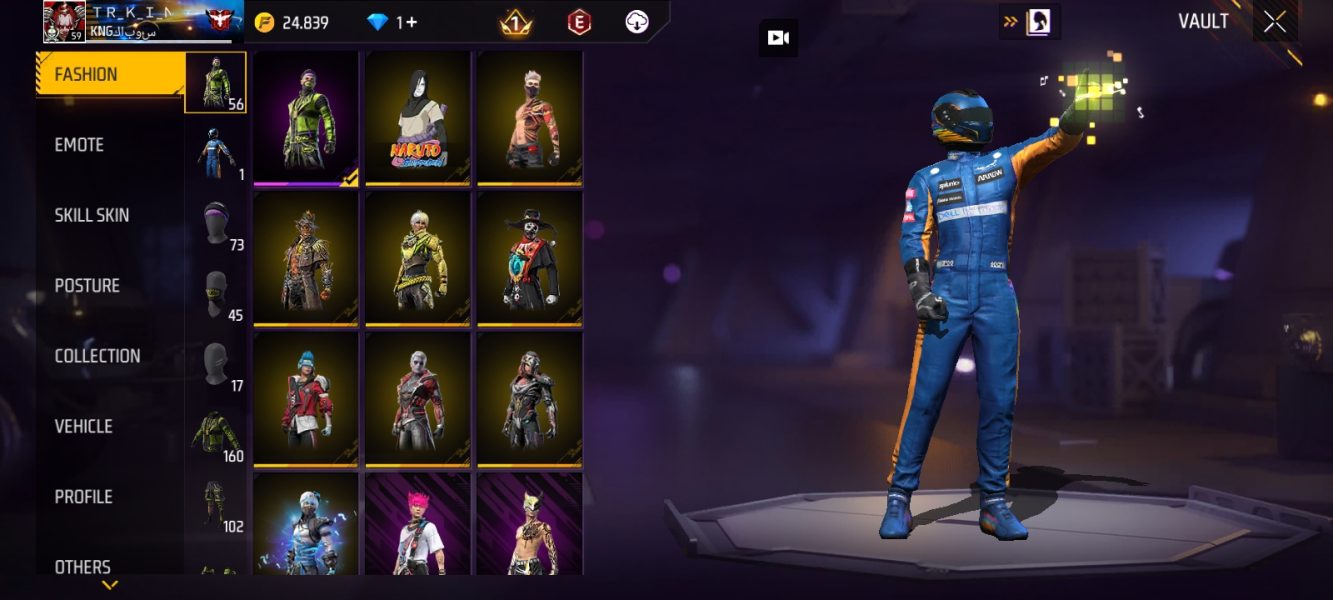
Task: Open the player profile avatar
Action: [x=64, y=22]
